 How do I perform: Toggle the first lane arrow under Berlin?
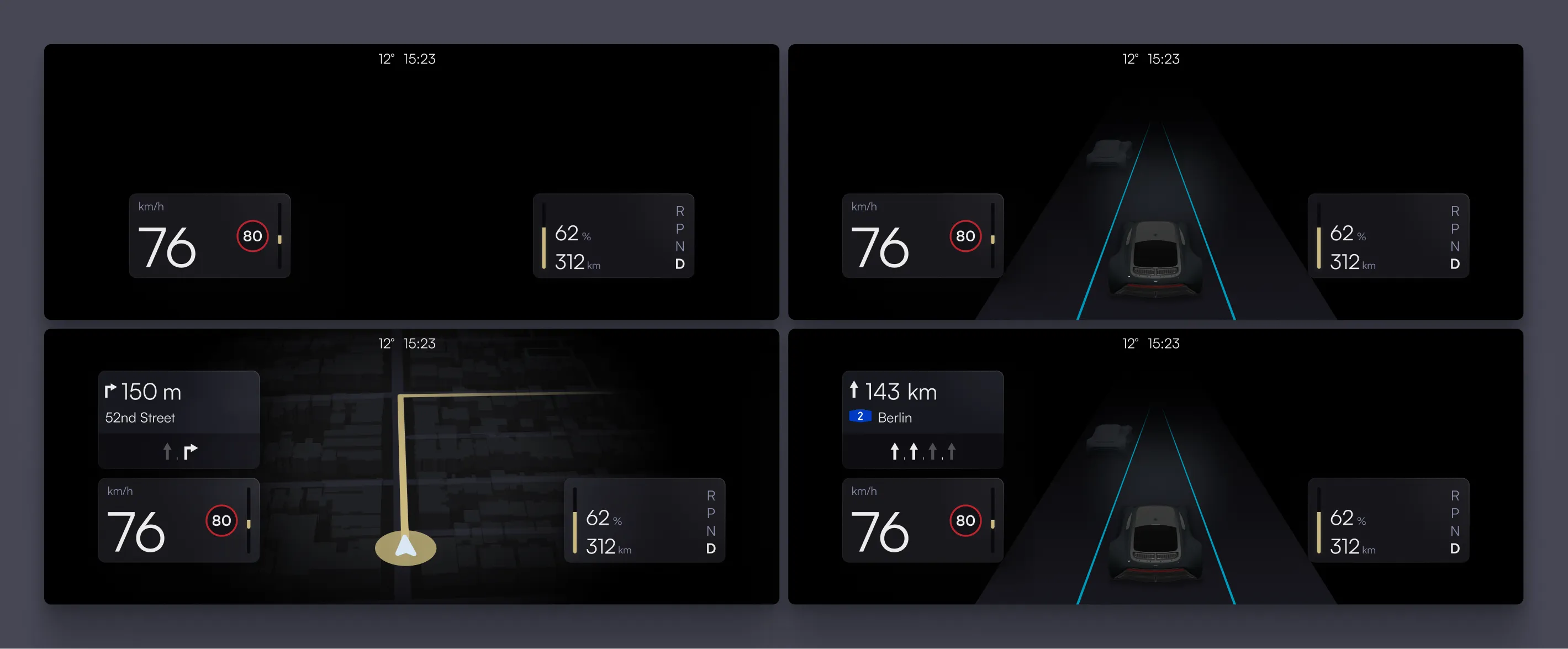tap(895, 451)
